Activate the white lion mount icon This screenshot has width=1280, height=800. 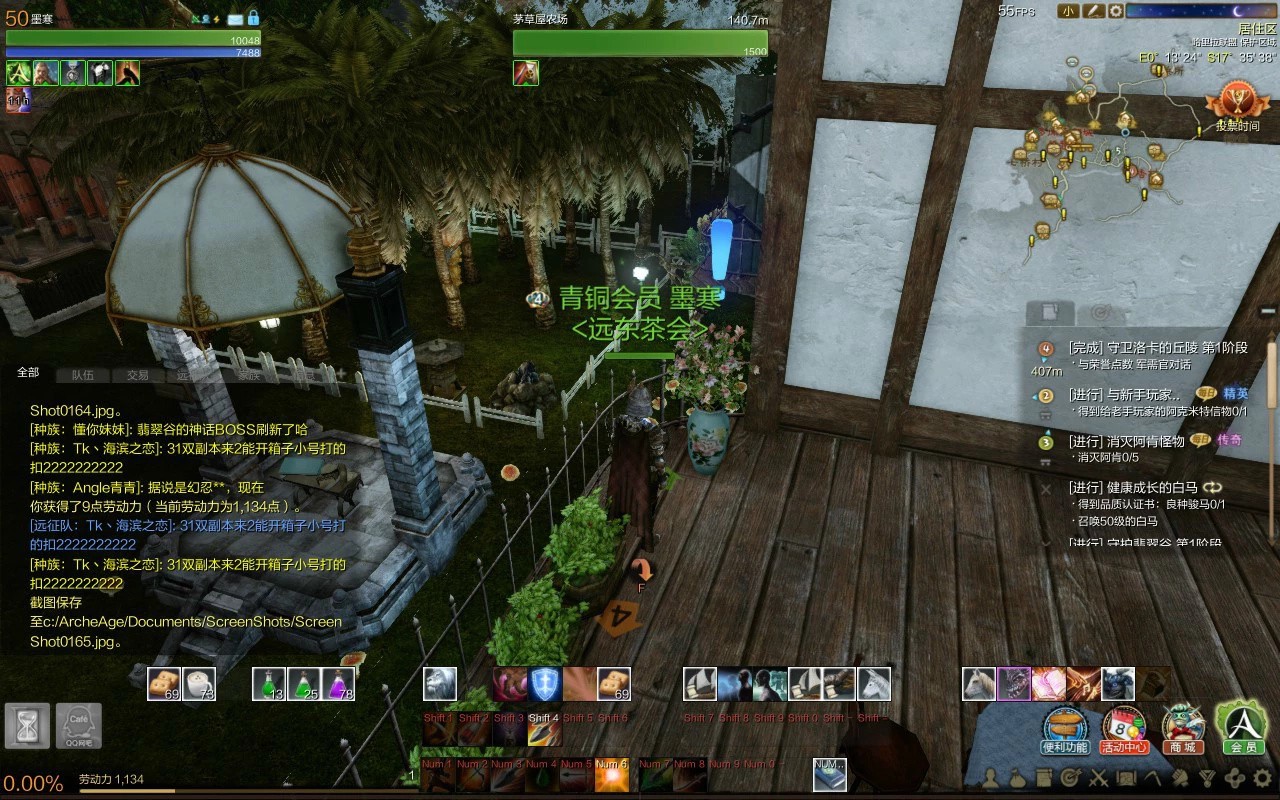[440, 683]
